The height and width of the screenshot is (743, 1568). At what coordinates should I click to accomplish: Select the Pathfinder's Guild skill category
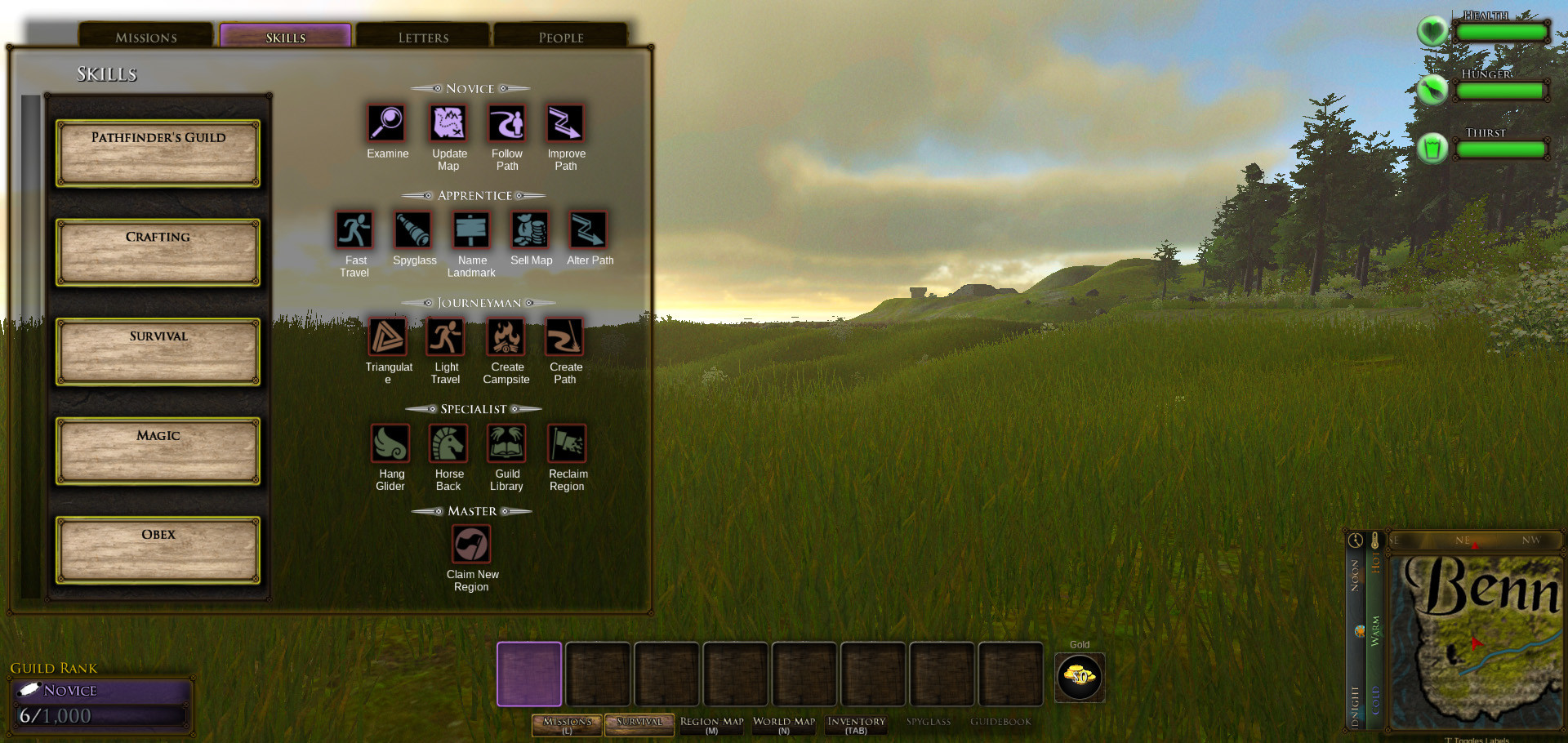pos(158,153)
